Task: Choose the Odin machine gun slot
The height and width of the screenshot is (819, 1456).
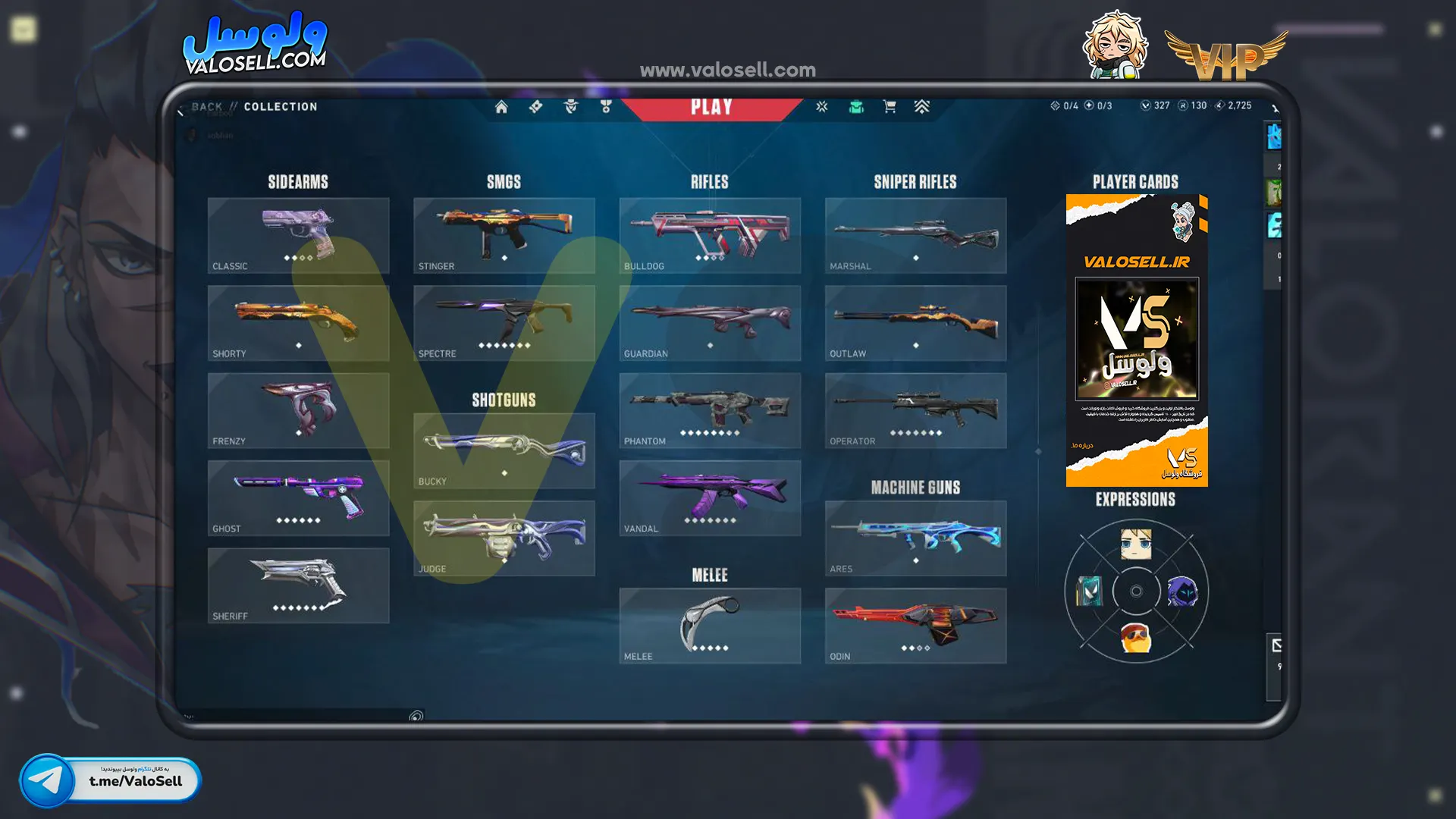Action: point(915,626)
